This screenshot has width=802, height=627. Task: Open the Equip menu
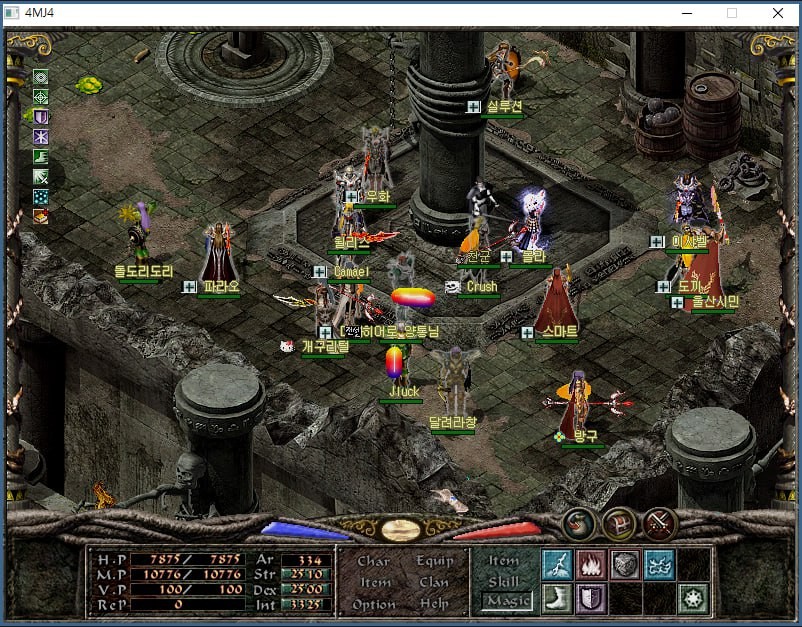[434, 561]
